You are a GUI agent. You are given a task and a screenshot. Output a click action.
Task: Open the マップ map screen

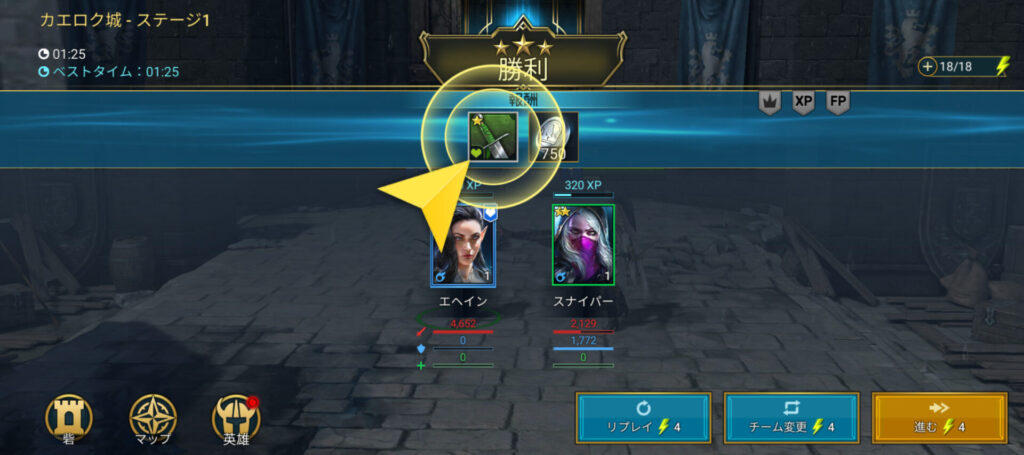point(153,416)
